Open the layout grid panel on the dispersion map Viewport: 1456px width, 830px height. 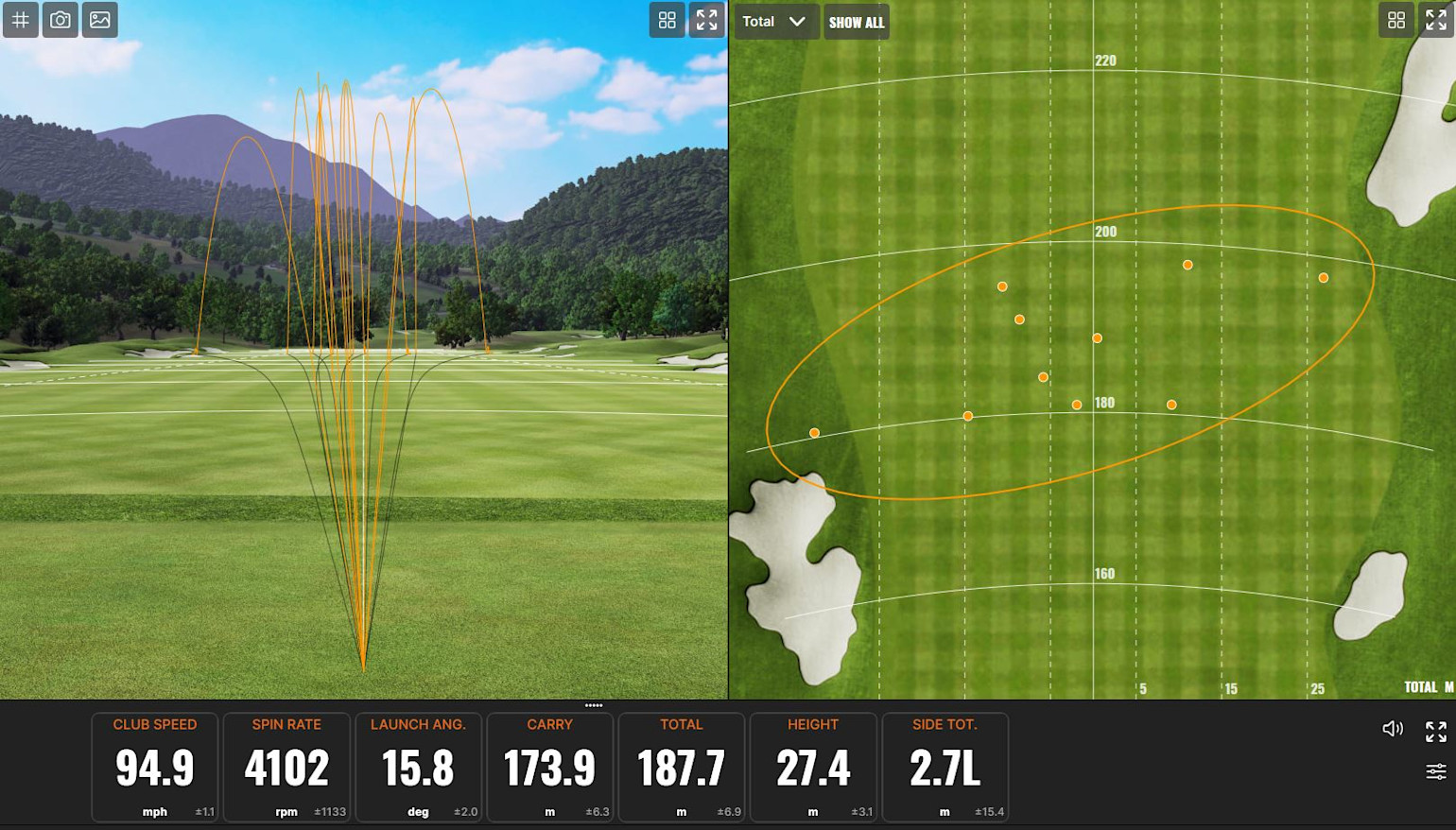point(1396,20)
